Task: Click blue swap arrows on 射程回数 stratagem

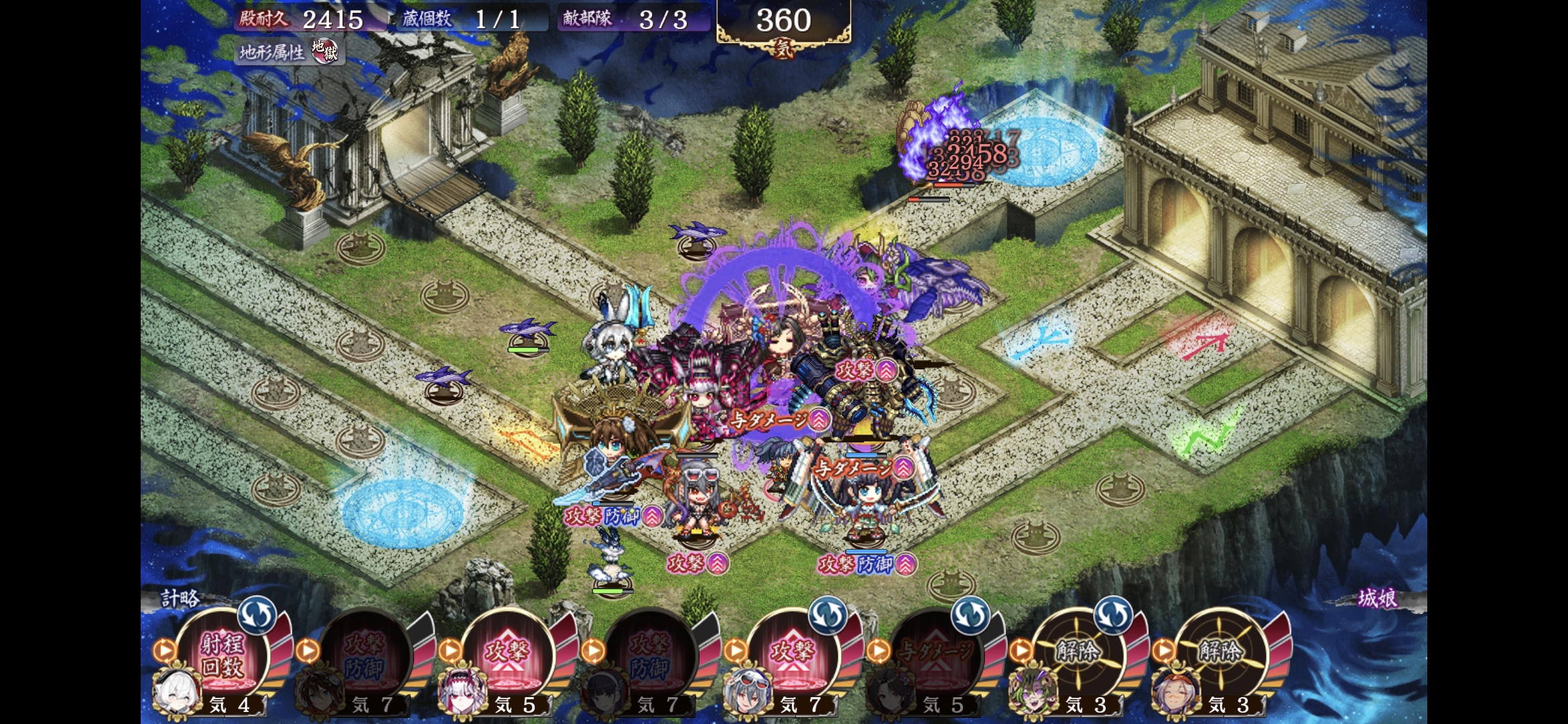Action: [257, 614]
